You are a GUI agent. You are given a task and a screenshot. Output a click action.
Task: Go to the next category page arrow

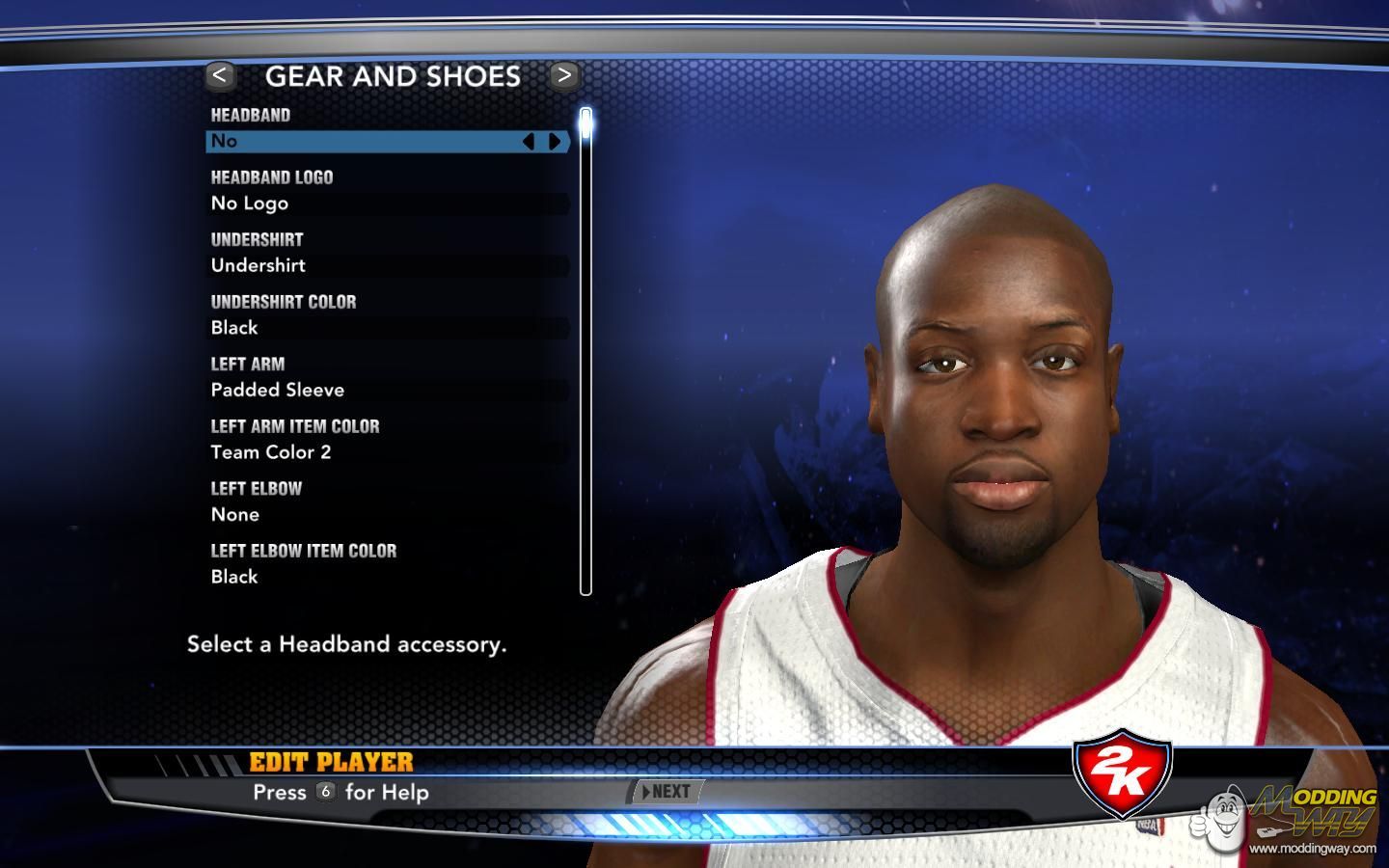(564, 75)
